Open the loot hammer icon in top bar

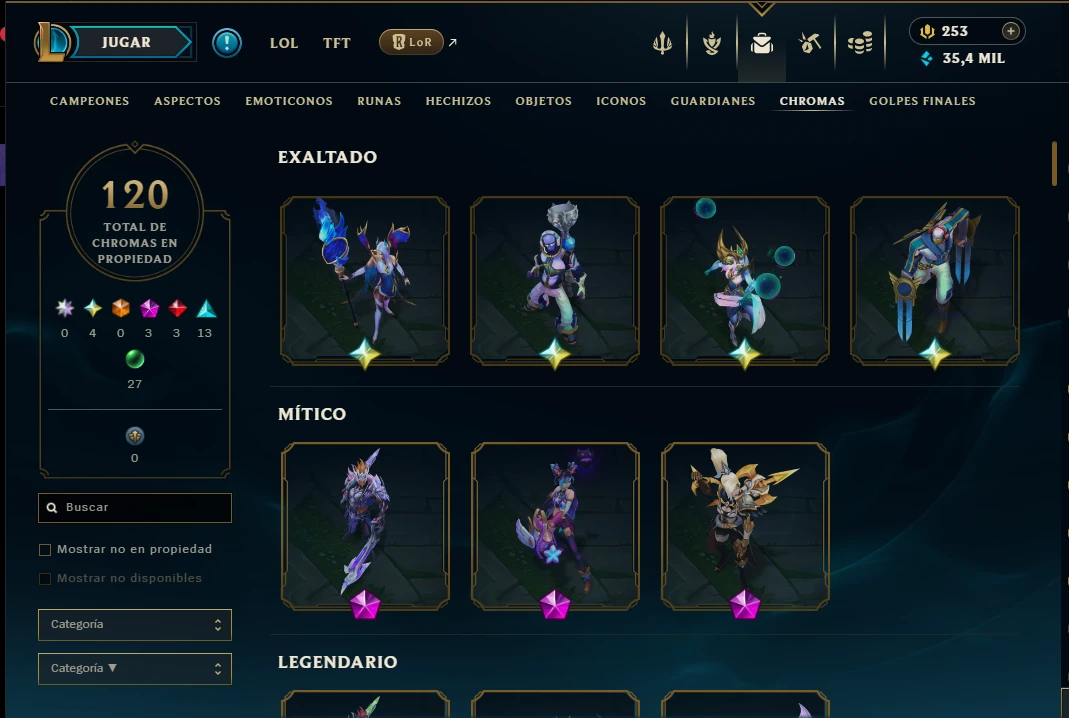tap(810, 43)
